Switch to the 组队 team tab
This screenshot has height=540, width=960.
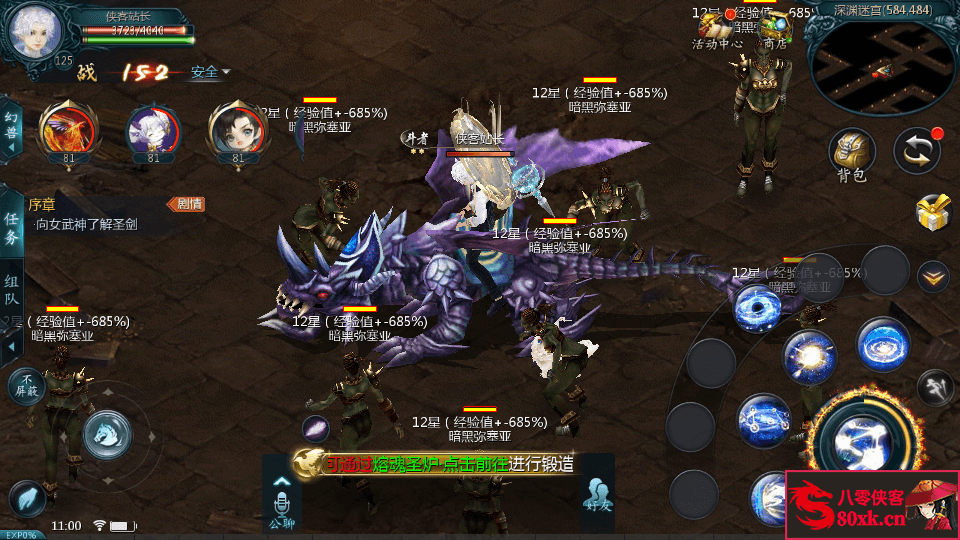coord(11,291)
